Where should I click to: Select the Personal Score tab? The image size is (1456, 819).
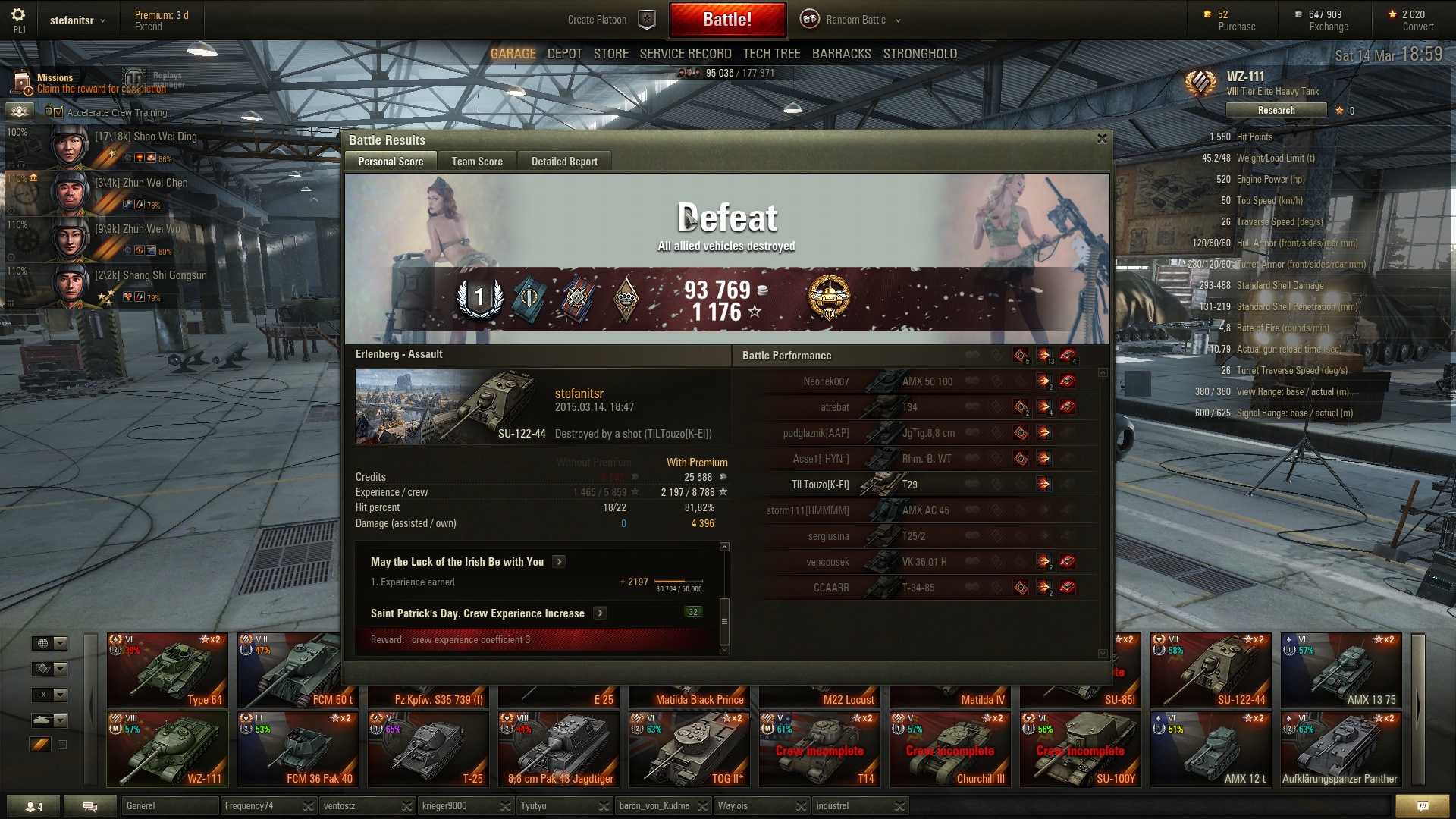[391, 162]
